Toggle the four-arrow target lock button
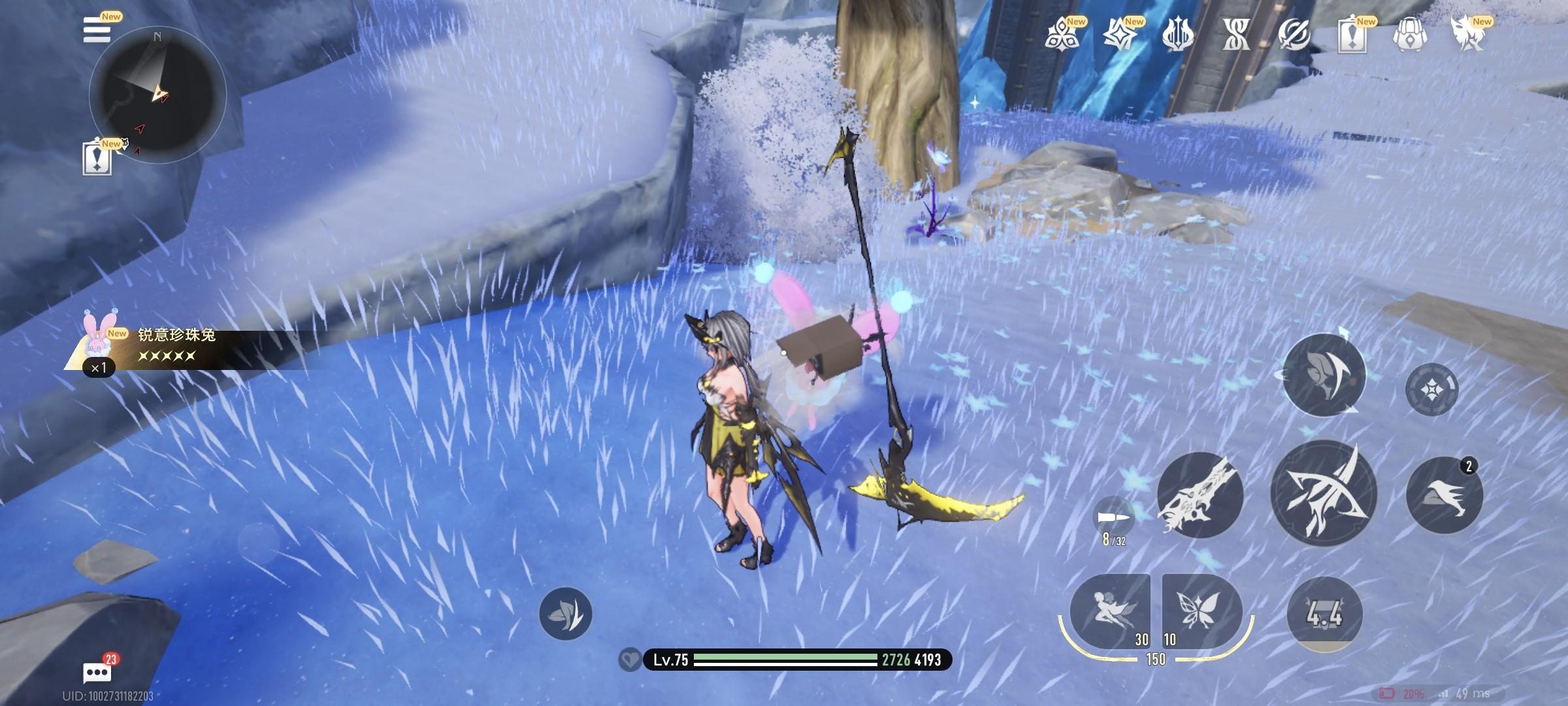 tap(1431, 390)
